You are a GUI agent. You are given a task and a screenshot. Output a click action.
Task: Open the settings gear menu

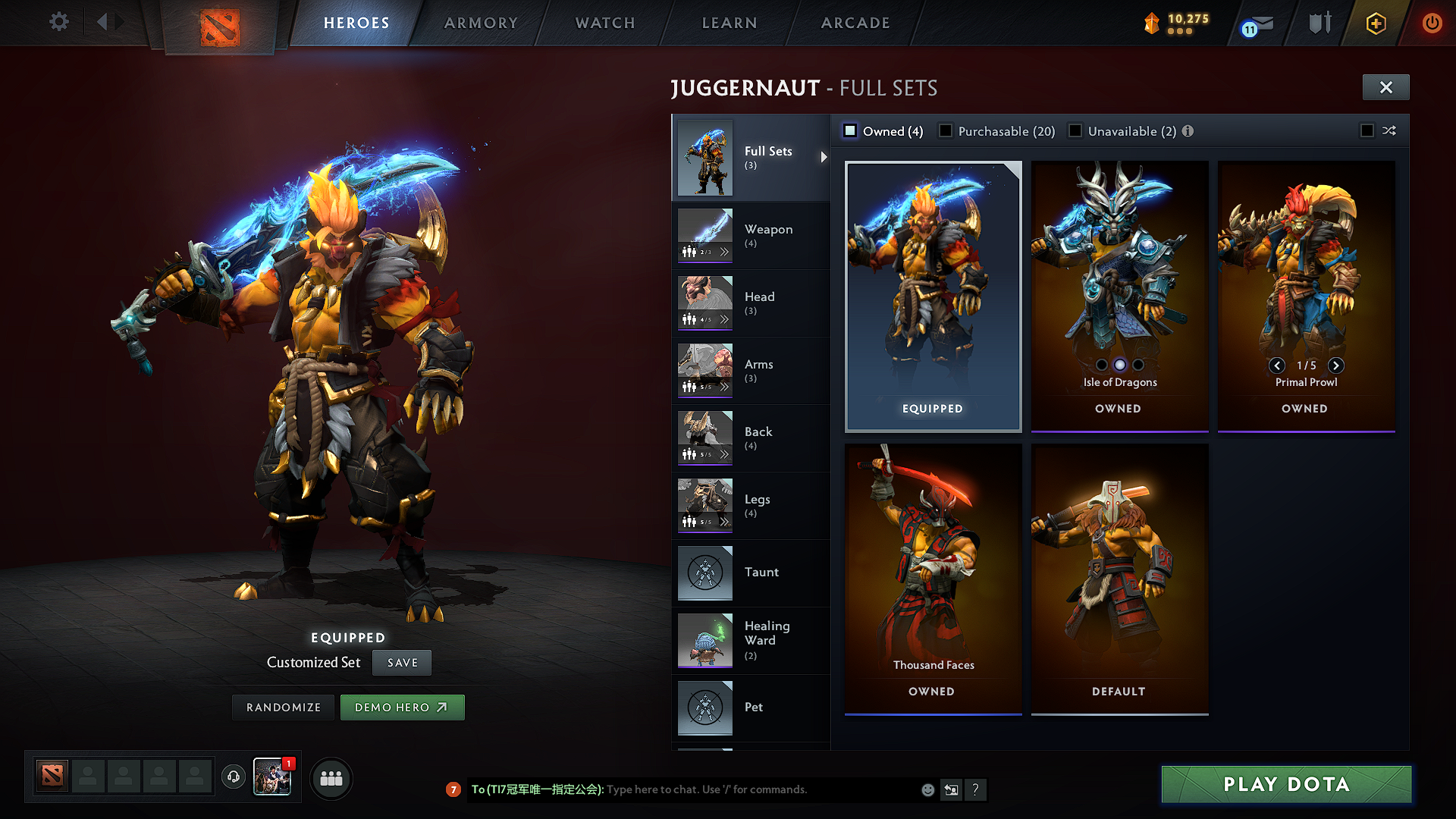click(58, 22)
